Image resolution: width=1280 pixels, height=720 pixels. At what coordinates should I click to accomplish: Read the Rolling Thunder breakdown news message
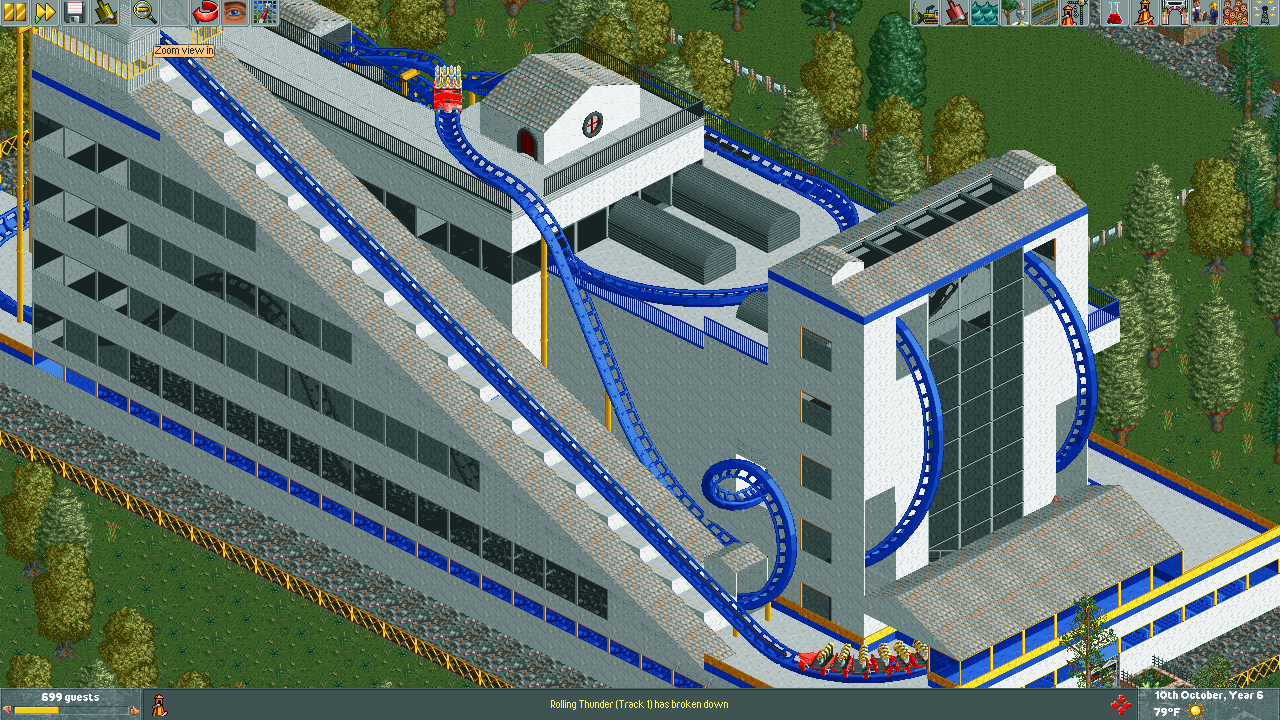click(639, 704)
